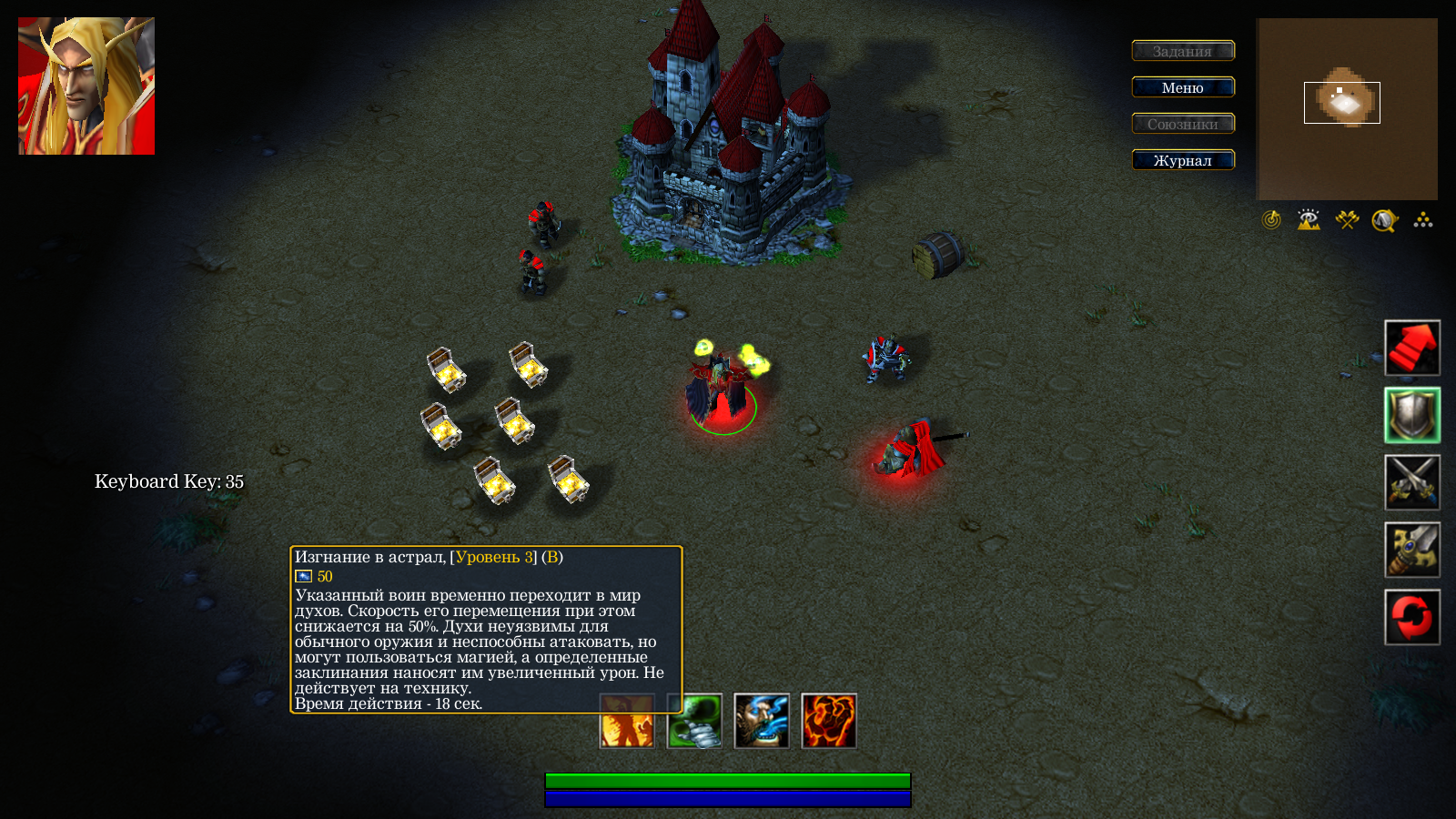Activate the red arrow move command
Image resolution: width=1456 pixels, height=819 pixels.
pyautogui.click(x=1412, y=348)
